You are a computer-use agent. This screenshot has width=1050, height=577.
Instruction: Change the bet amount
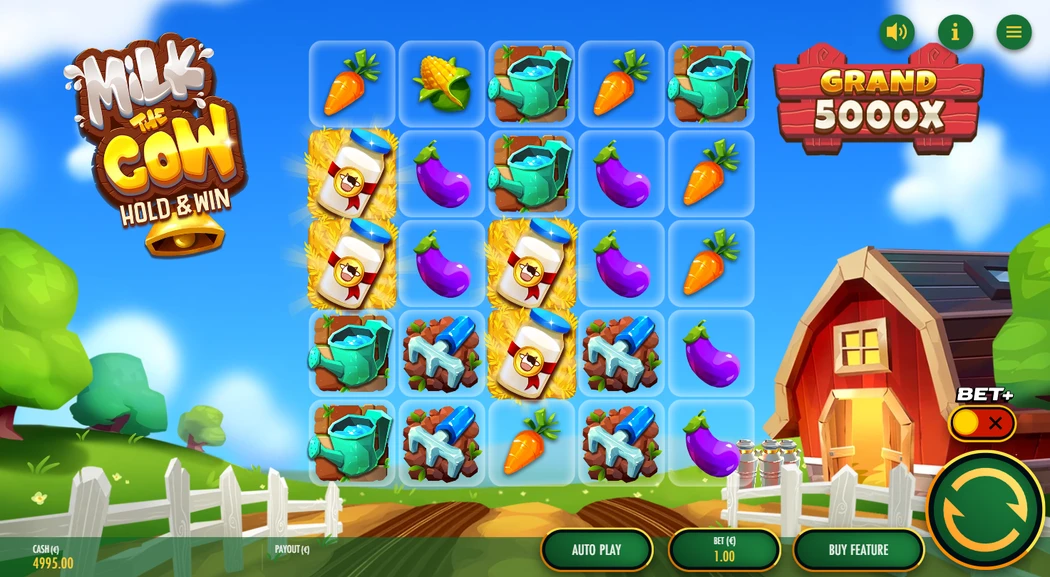pos(724,550)
